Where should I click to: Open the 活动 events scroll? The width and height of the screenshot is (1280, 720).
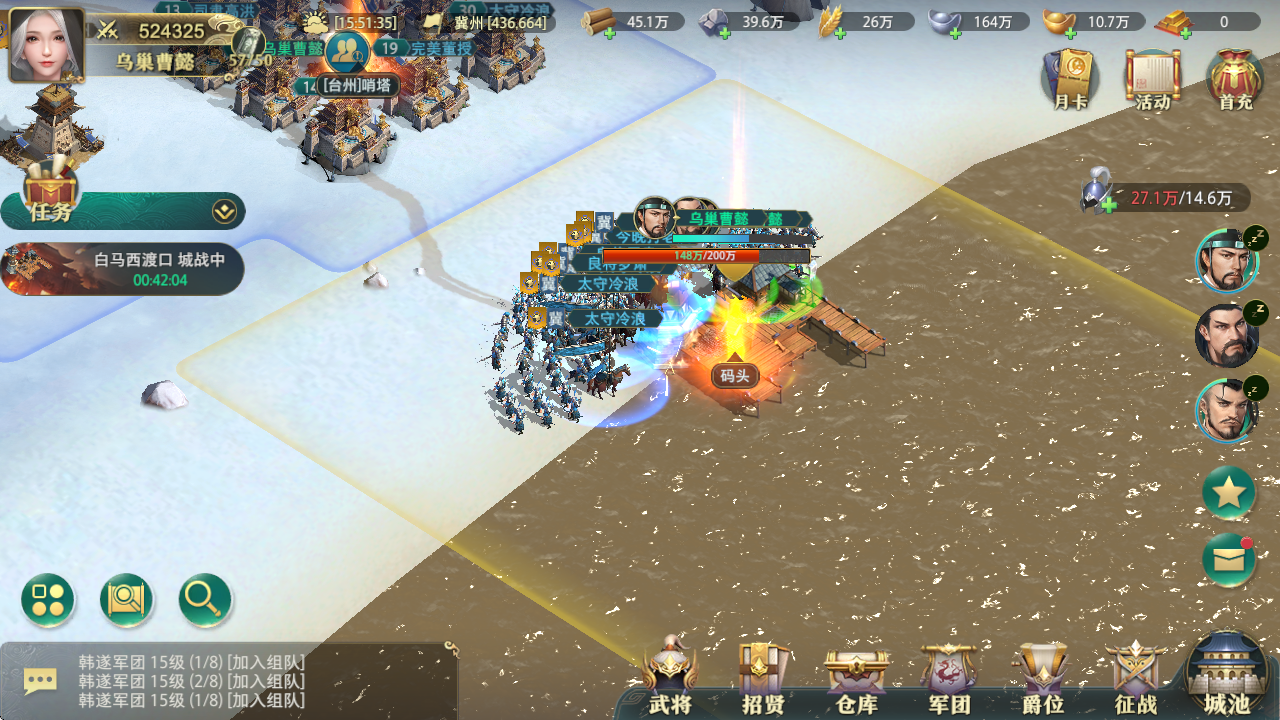pyautogui.click(x=1153, y=78)
